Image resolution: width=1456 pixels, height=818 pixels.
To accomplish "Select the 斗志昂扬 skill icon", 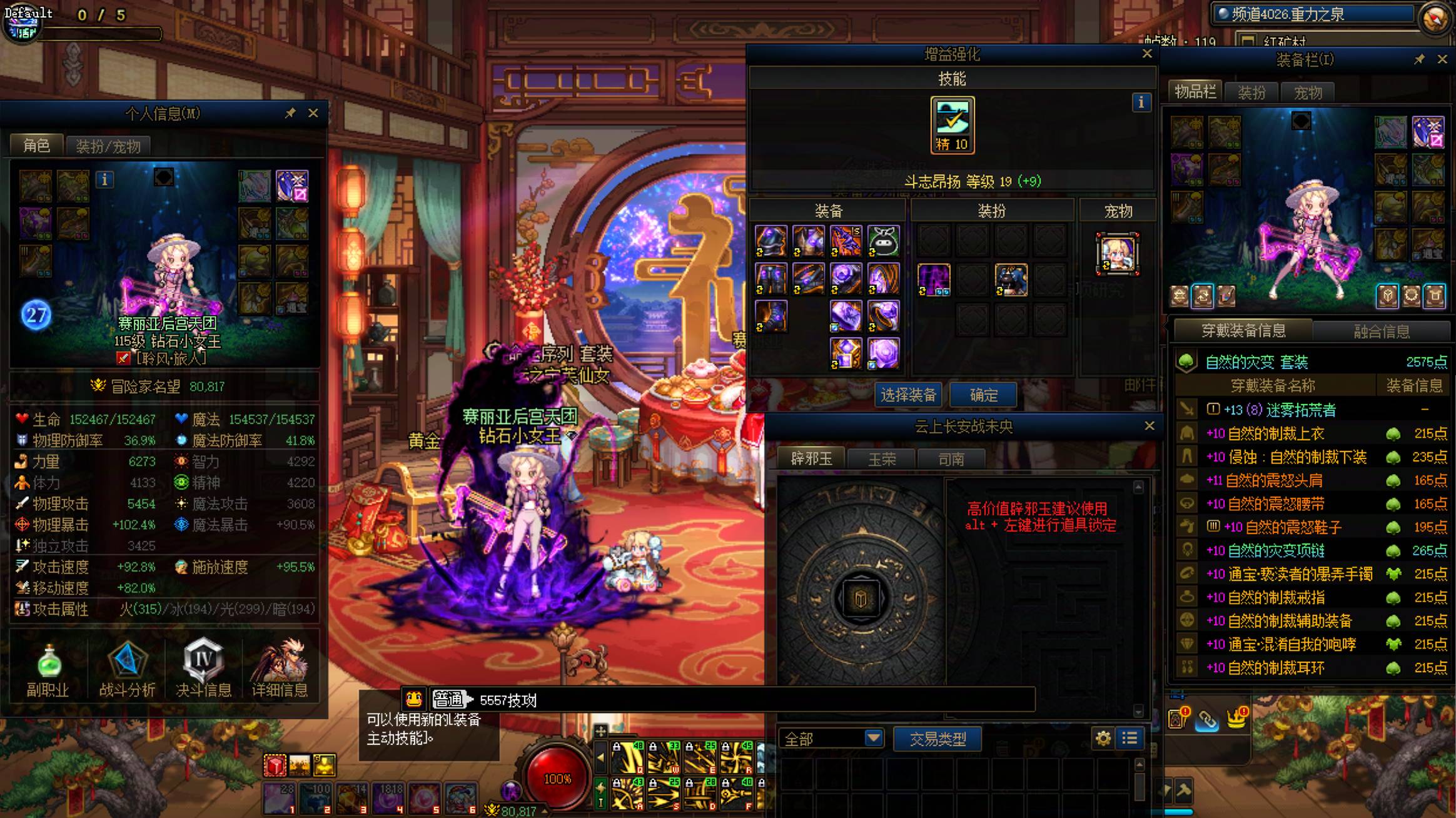I will coord(952,124).
